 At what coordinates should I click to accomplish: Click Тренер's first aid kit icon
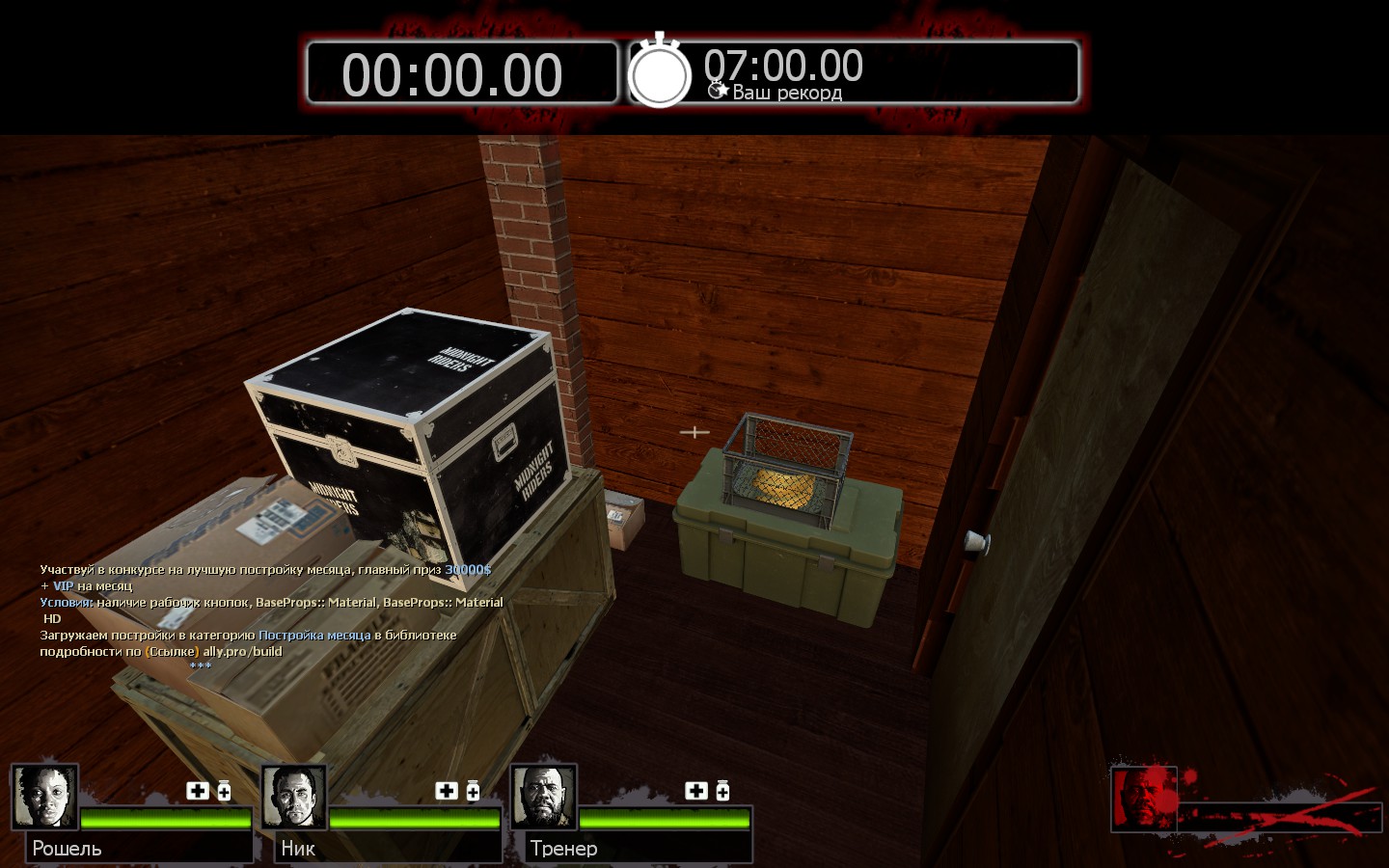pos(696,791)
